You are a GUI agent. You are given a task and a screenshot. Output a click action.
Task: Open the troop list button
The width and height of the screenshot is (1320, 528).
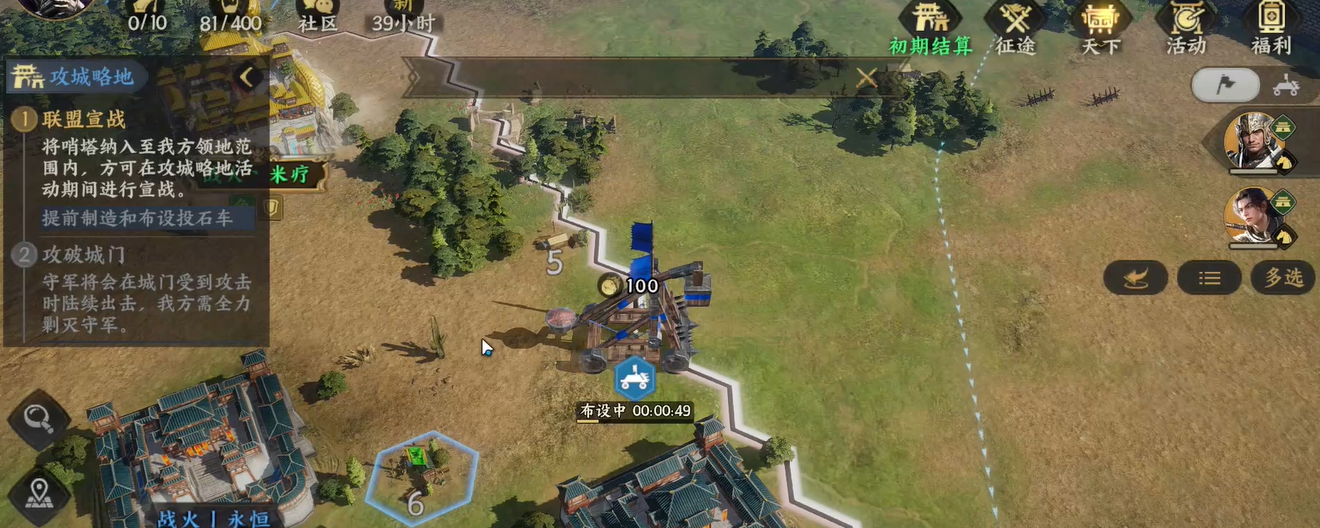pyautogui.click(x=1209, y=277)
